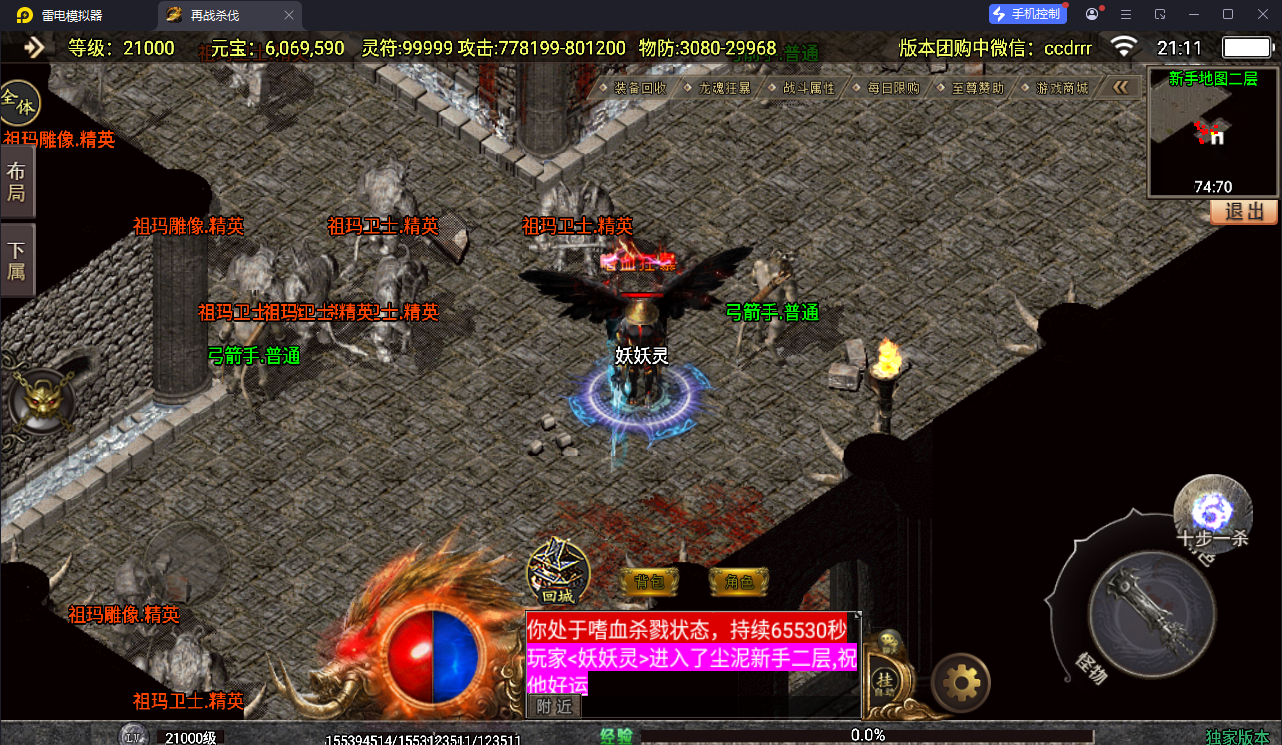Show the 战斗属性 combat stats
This screenshot has height=745, width=1282.
coord(808,88)
